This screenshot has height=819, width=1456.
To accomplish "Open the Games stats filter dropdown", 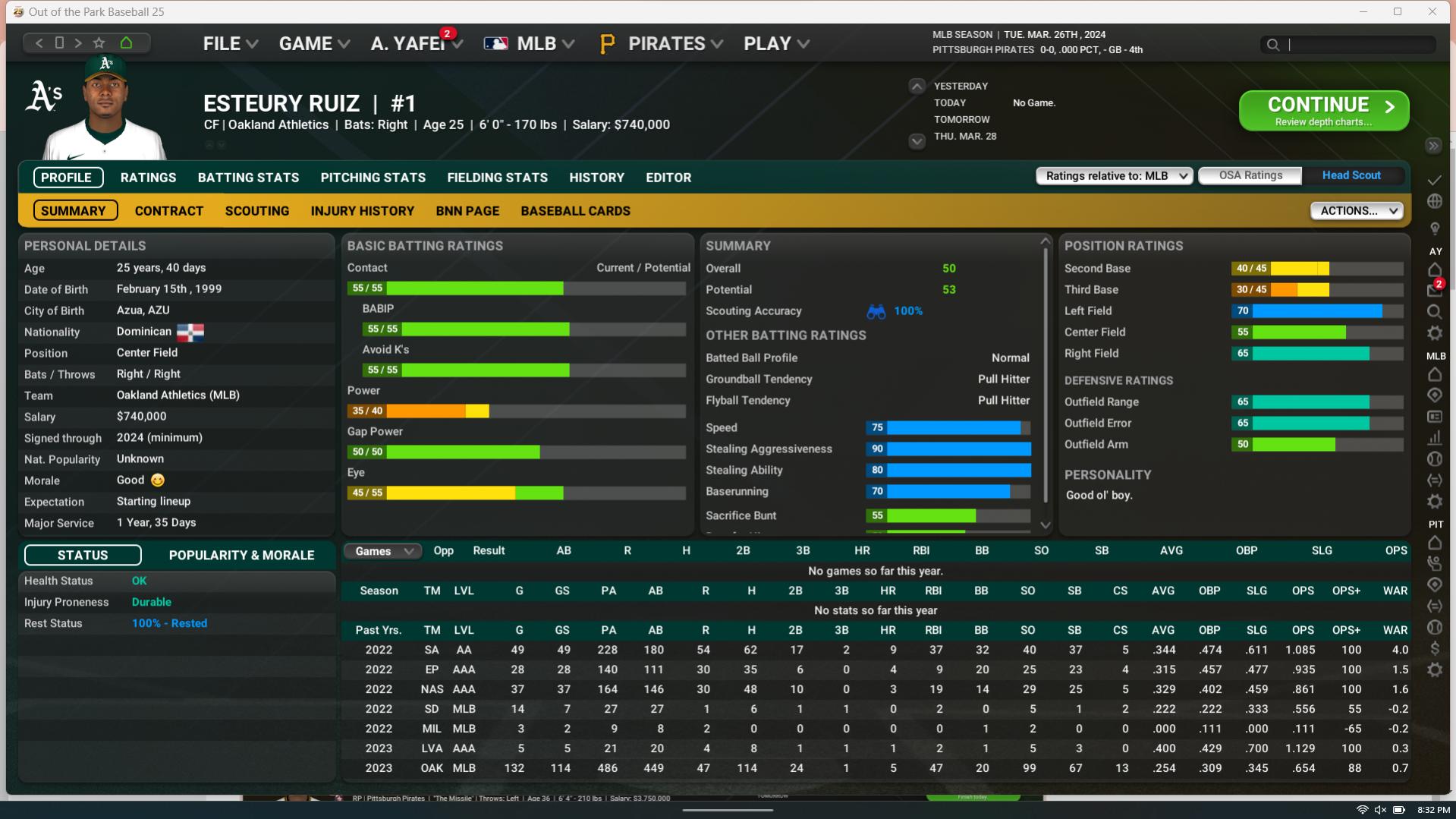I will (382, 551).
